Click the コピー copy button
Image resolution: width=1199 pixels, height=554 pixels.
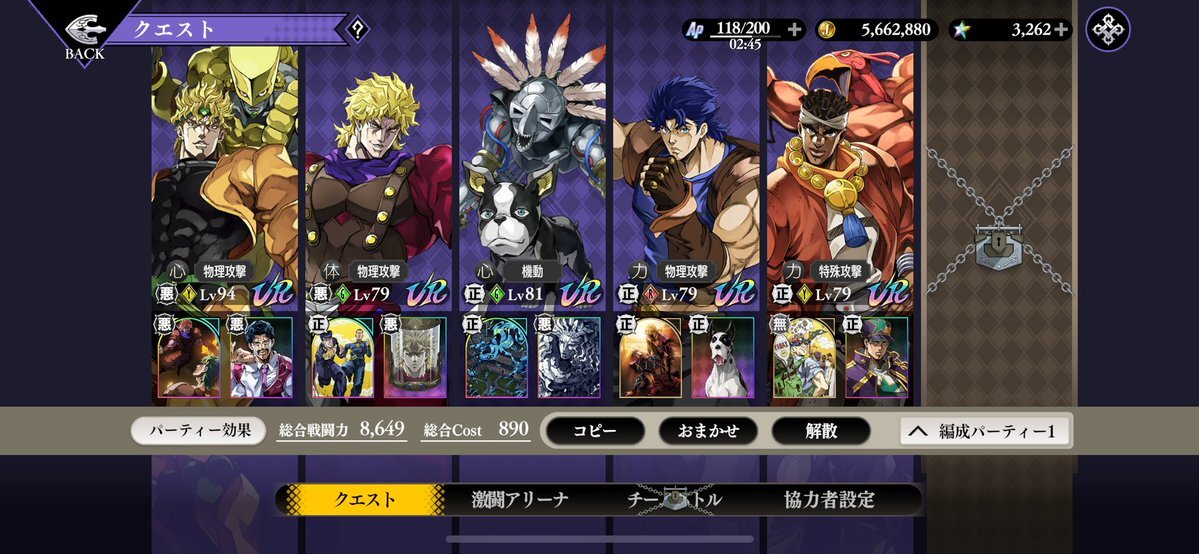[x=595, y=431]
